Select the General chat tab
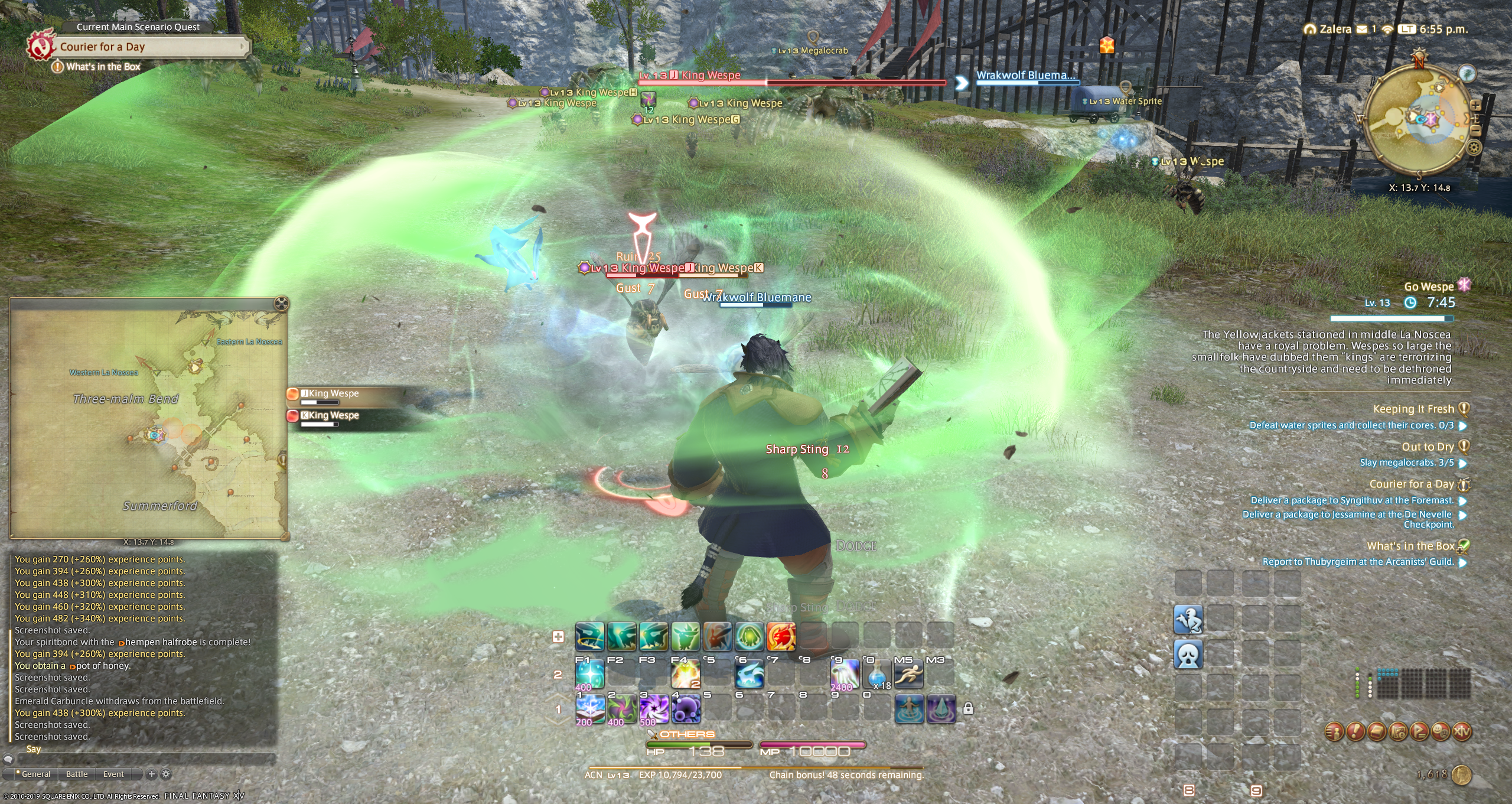Screen dimensions: 1512x804 click(x=35, y=774)
